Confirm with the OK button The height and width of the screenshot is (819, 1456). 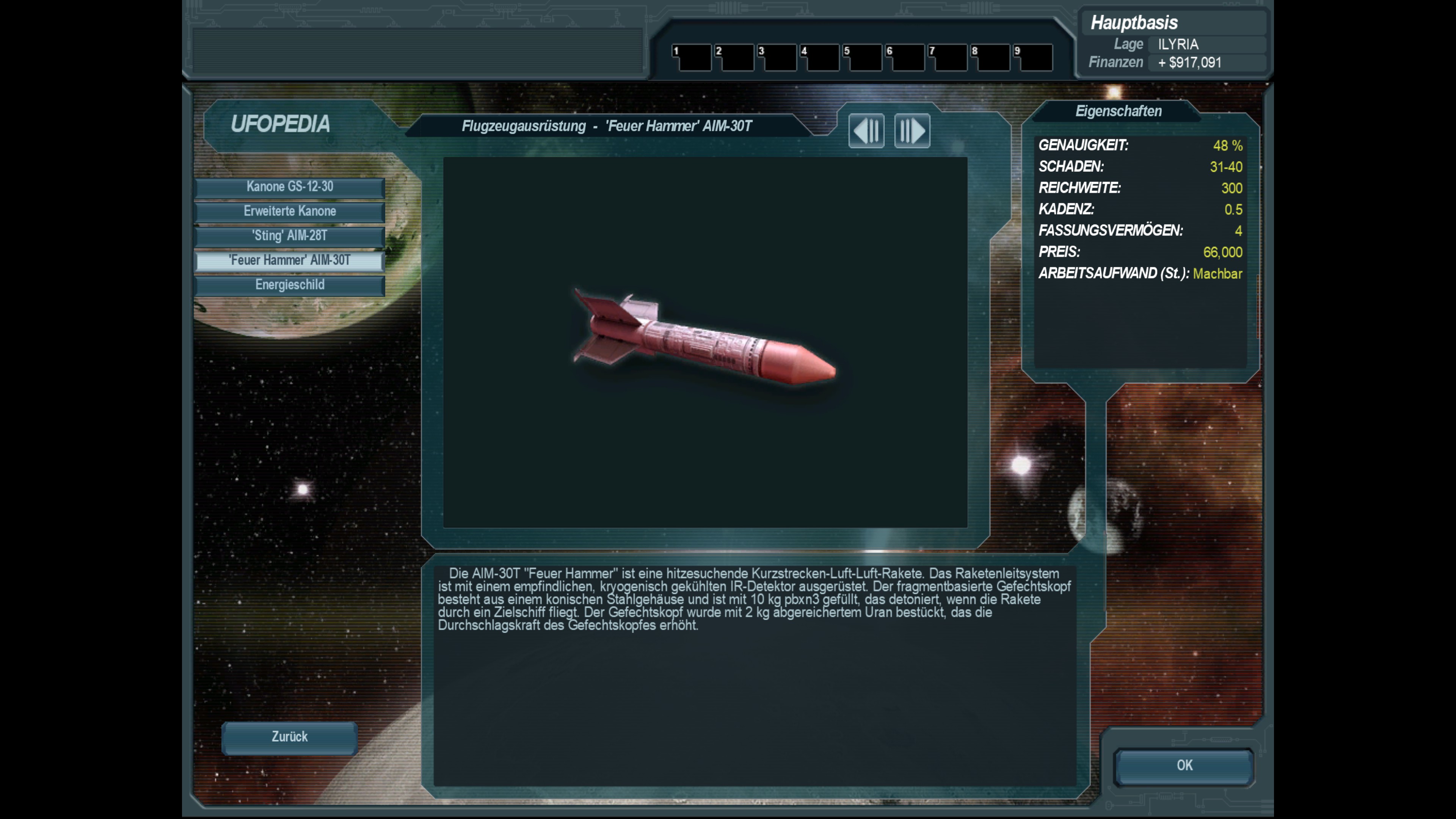[x=1184, y=766]
